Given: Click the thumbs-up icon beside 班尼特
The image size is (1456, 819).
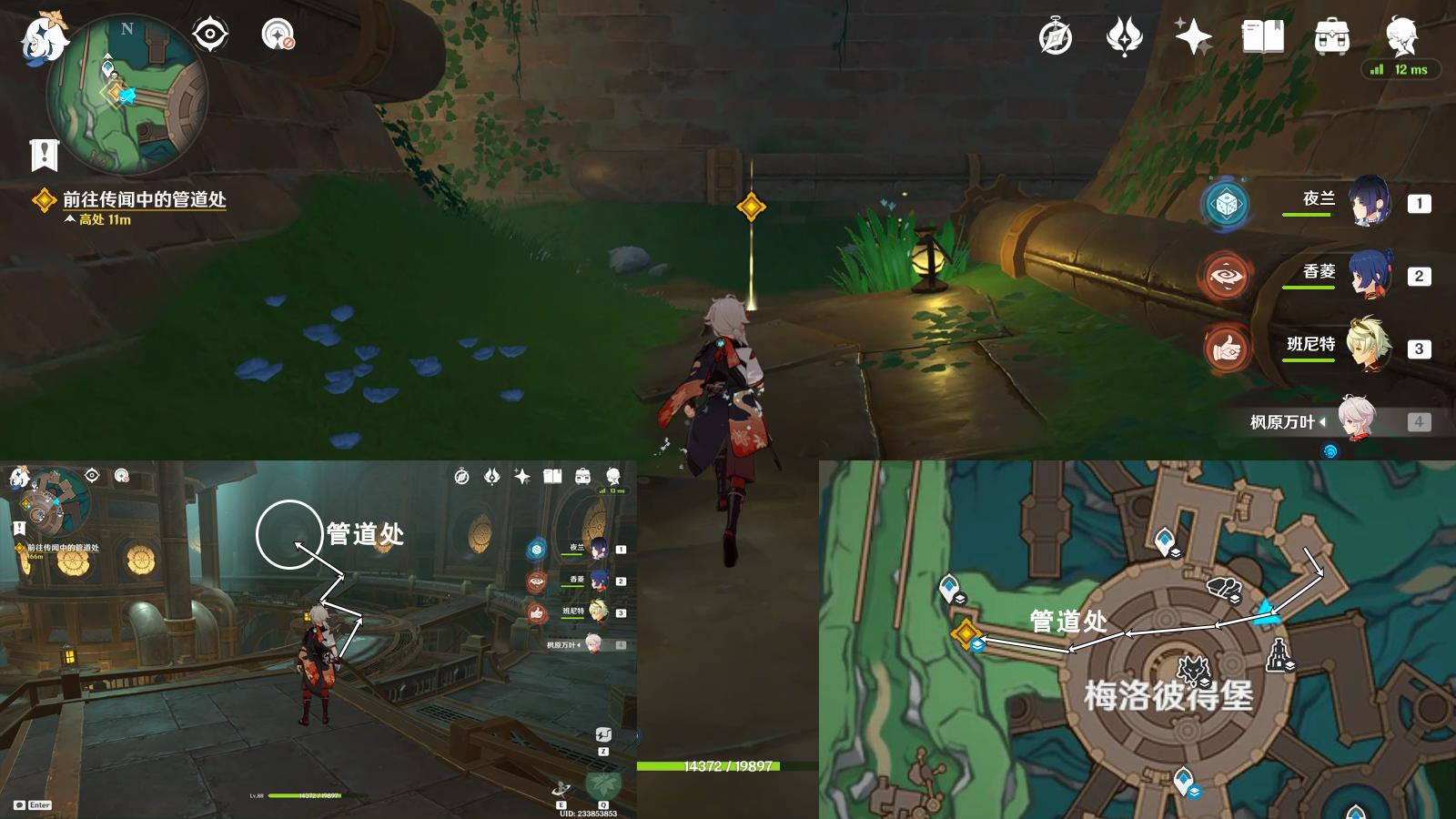Looking at the screenshot, I should (x=1226, y=348).
